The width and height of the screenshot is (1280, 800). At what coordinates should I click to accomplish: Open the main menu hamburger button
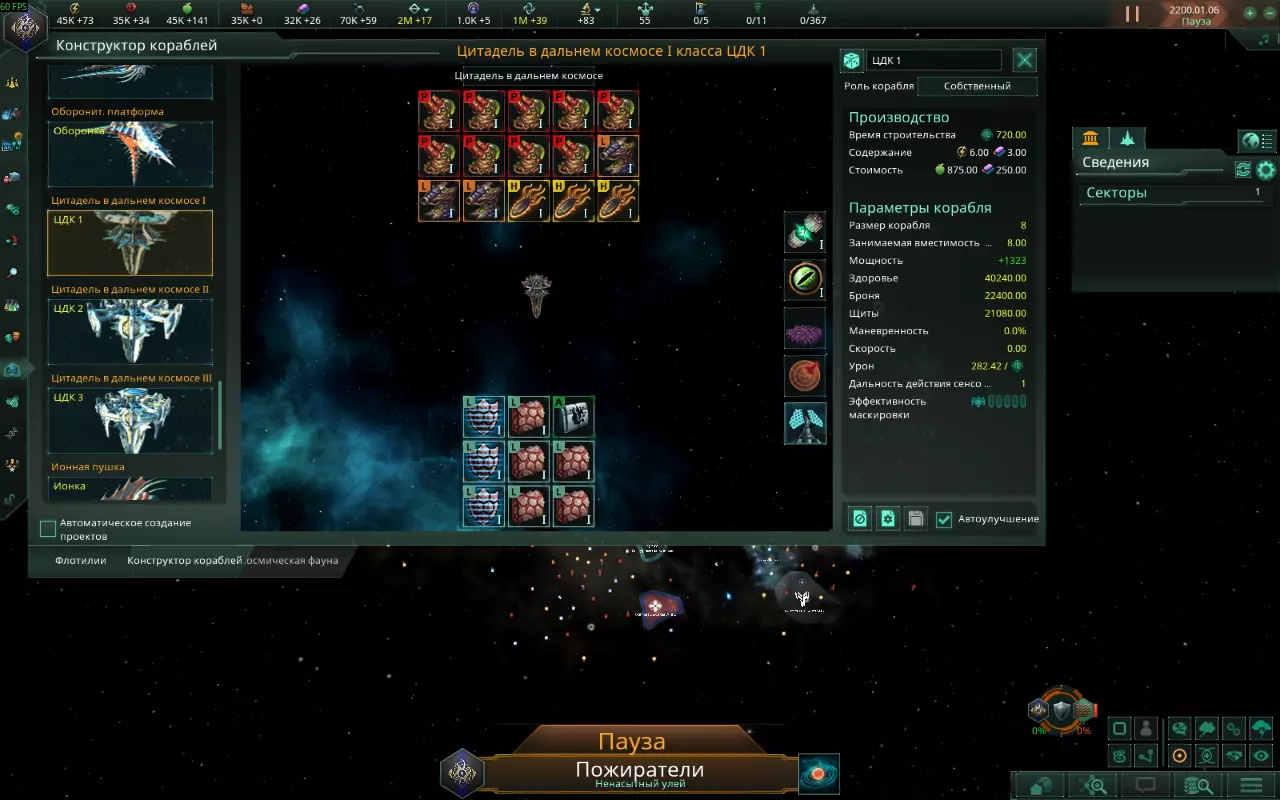click(1250, 785)
